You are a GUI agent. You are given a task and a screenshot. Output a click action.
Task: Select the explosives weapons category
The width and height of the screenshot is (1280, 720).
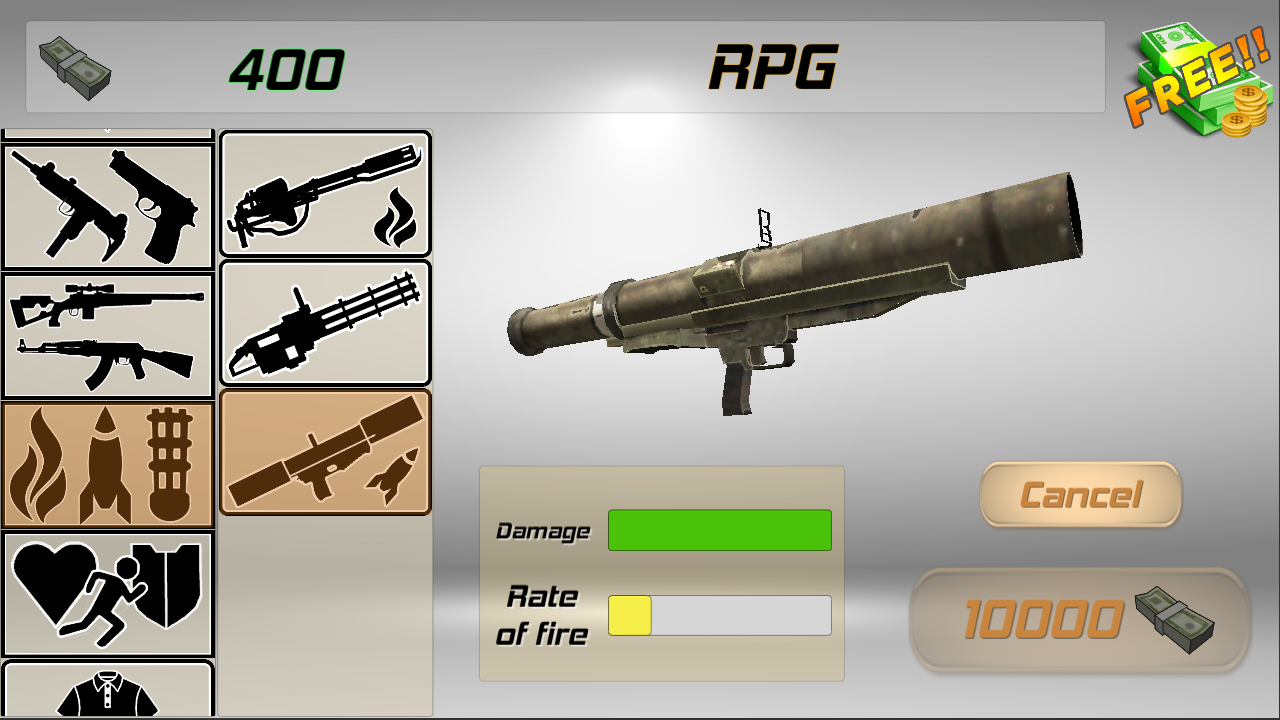(107, 463)
